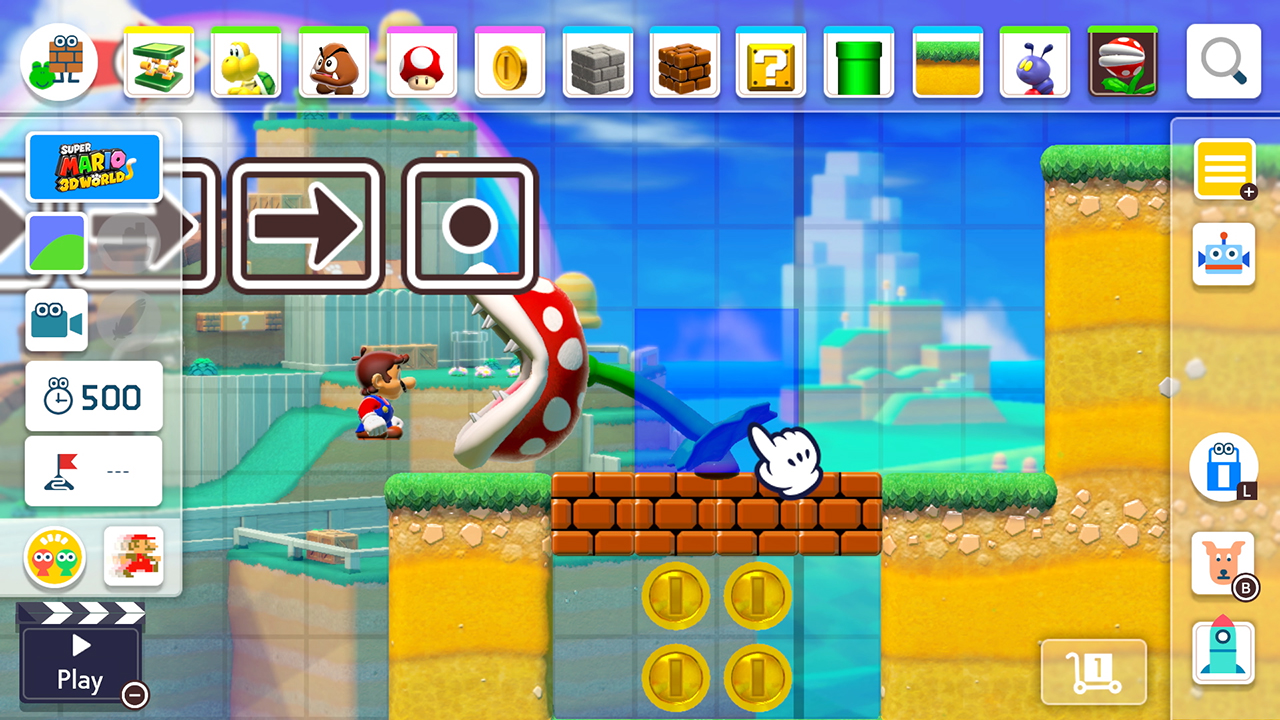Select the Pipe part

858,62
